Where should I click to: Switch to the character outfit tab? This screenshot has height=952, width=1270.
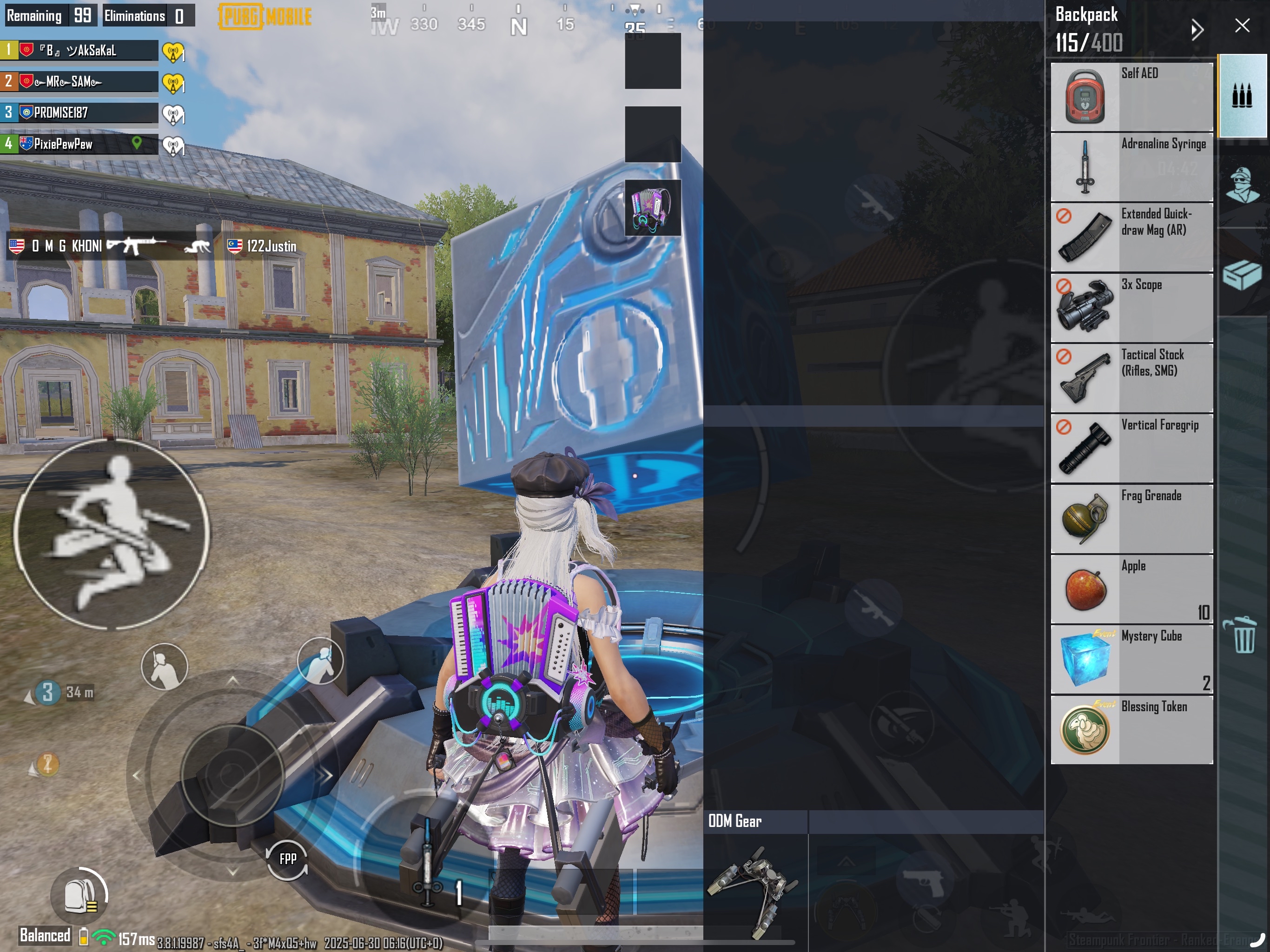[x=1242, y=185]
